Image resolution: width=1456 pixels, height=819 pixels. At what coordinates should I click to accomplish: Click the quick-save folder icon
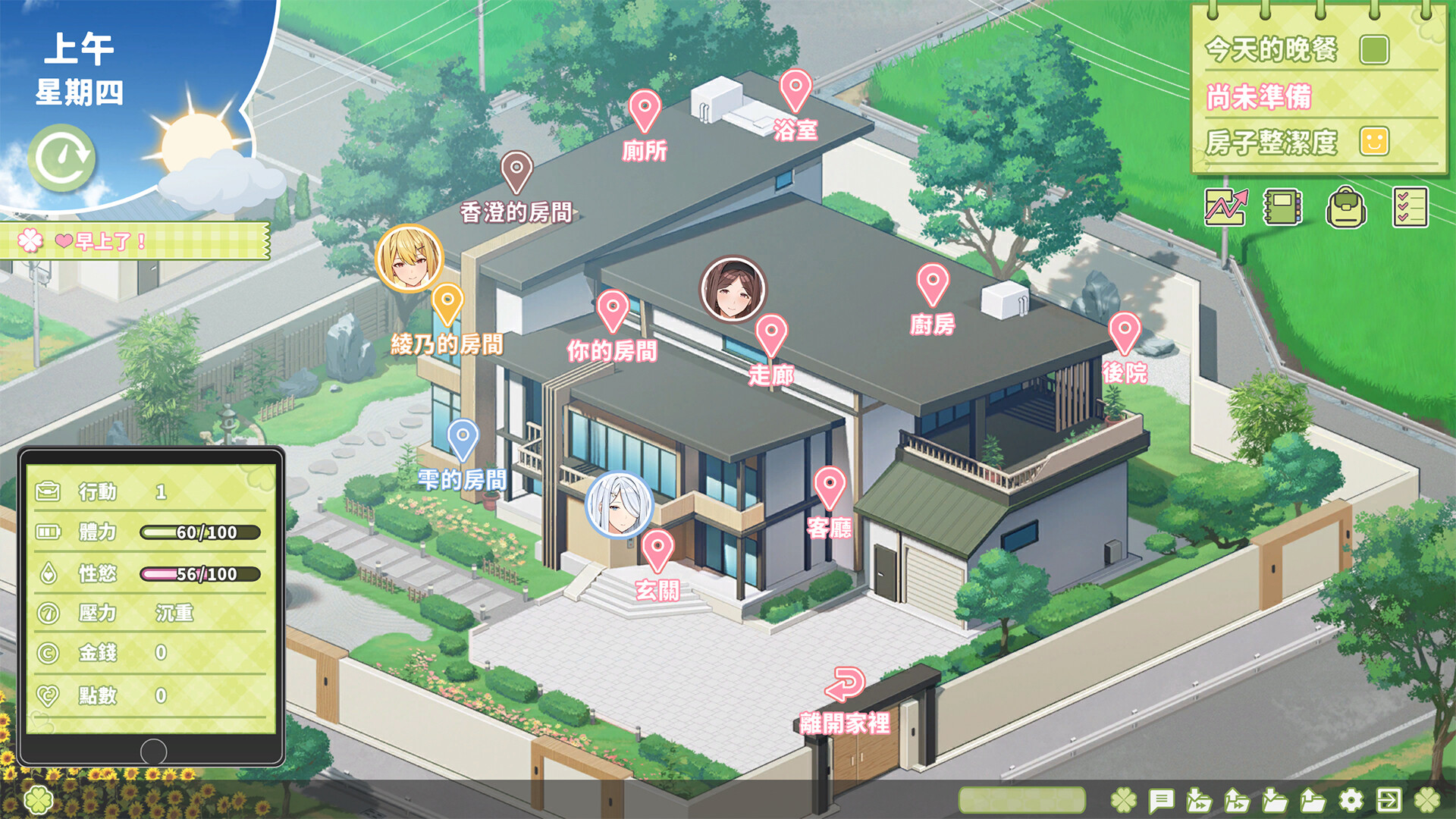coord(1199,798)
